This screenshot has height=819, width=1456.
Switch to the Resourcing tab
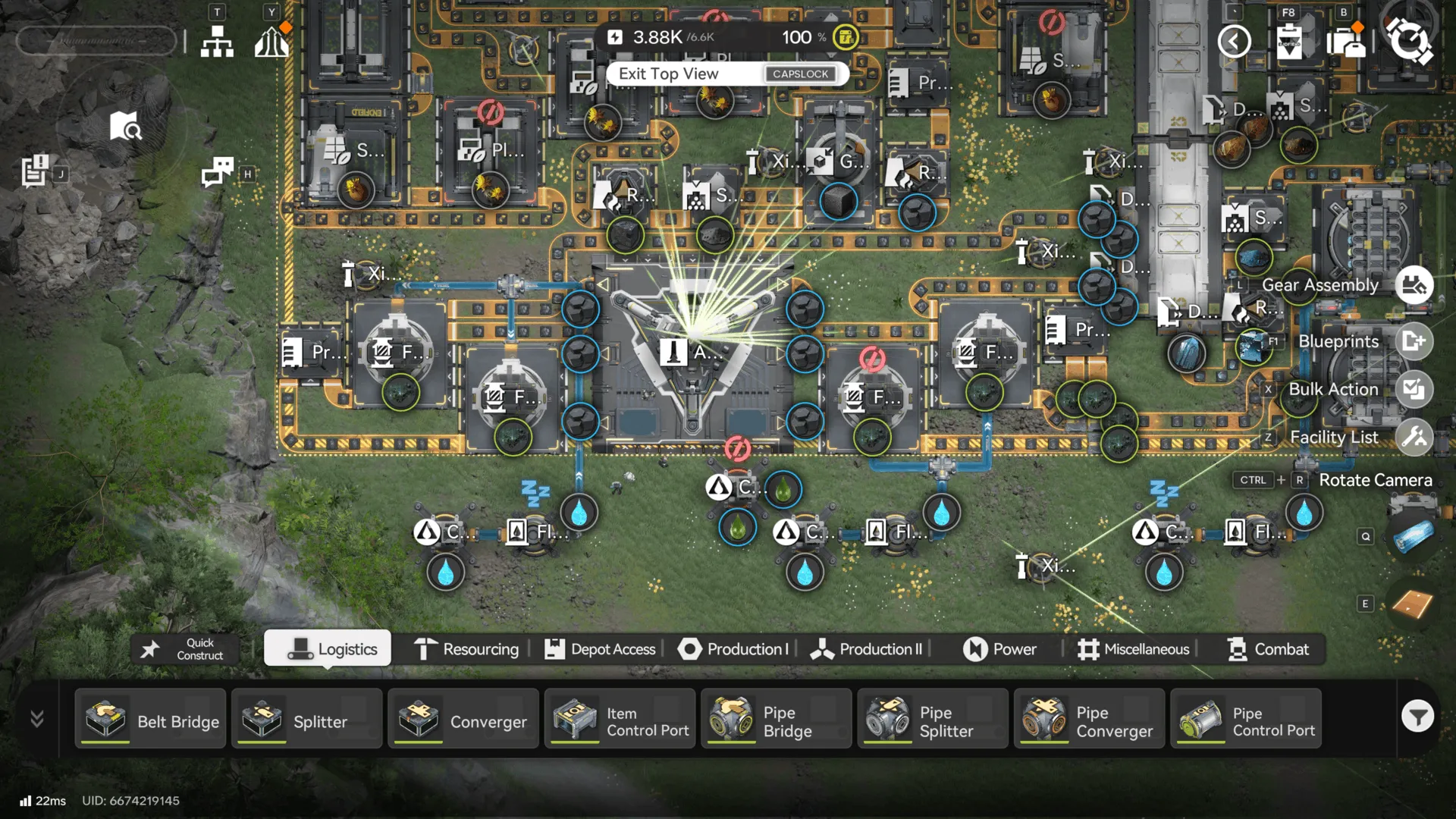[x=466, y=649]
